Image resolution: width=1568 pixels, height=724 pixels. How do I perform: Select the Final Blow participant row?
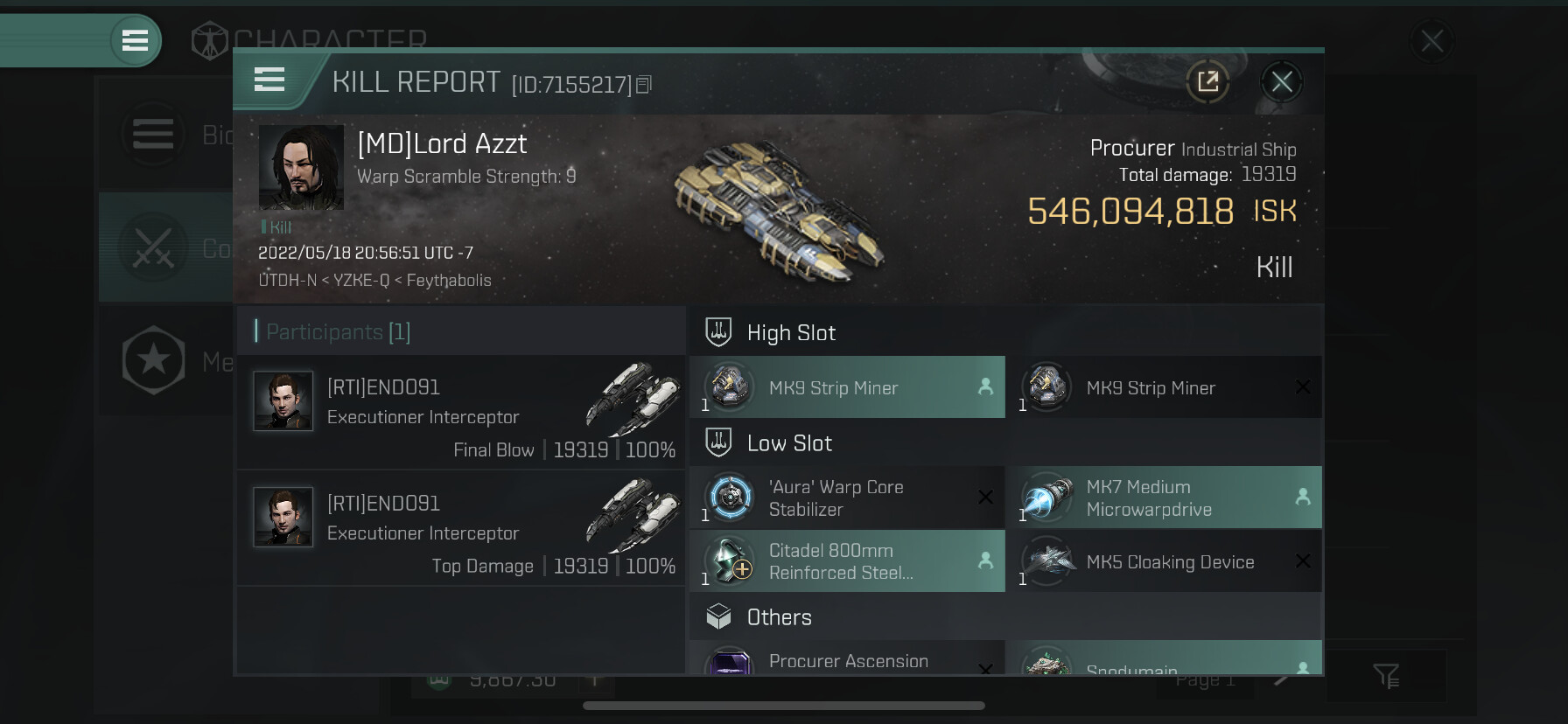tap(461, 413)
